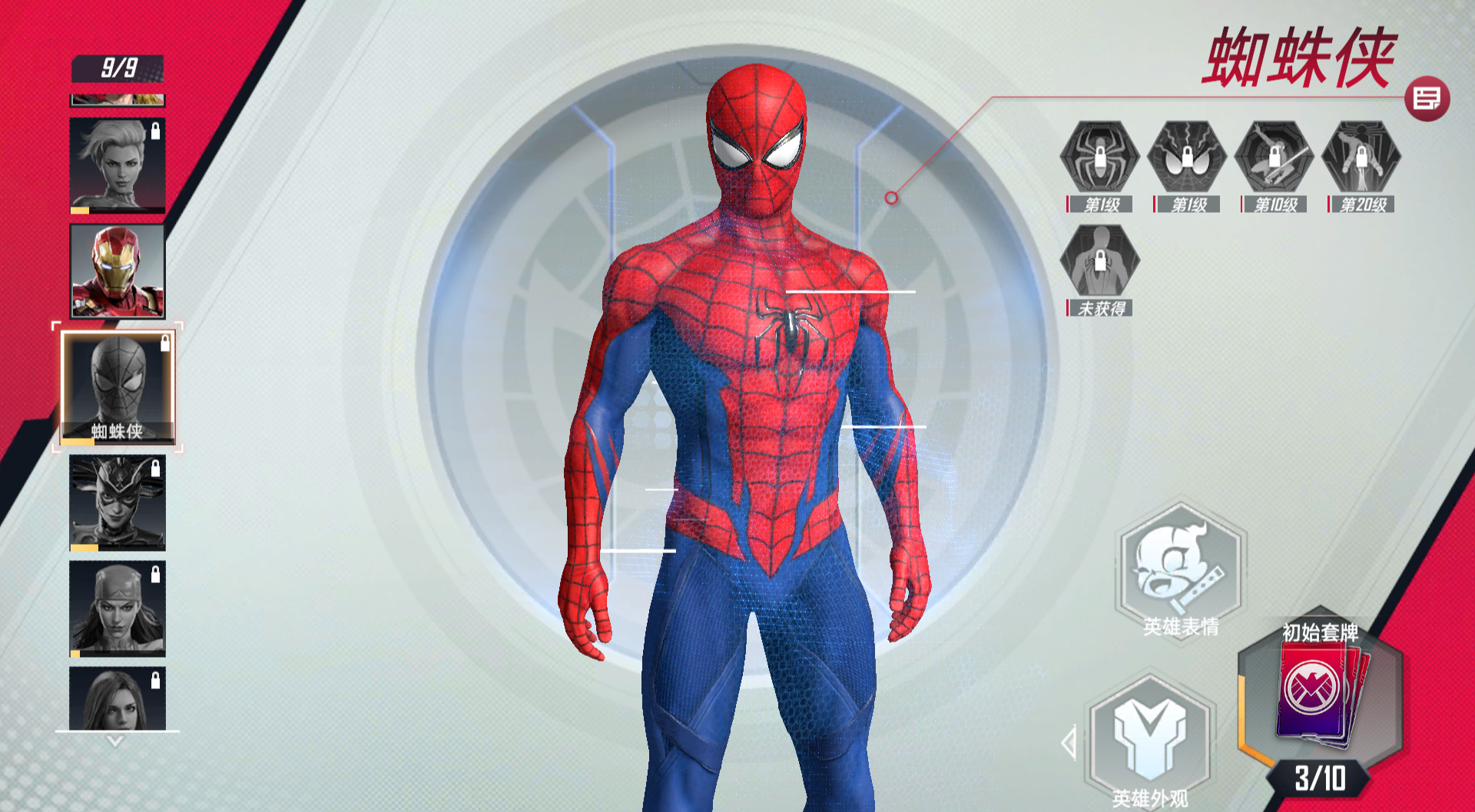Show the locked 第10级 skill icon
The width and height of the screenshot is (1475, 812).
tap(1274, 157)
